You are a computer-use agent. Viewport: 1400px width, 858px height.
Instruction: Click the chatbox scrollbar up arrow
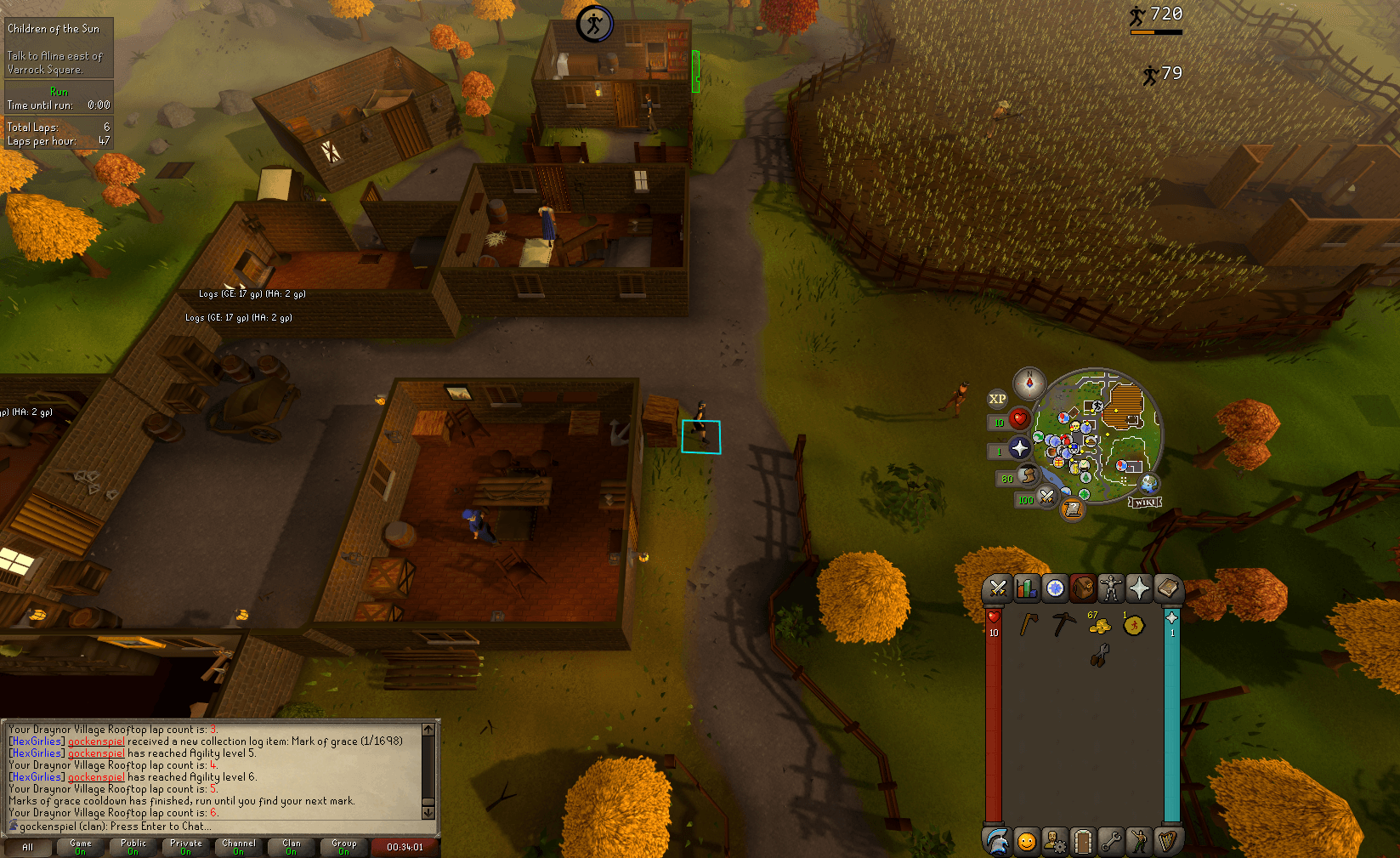[x=428, y=730]
